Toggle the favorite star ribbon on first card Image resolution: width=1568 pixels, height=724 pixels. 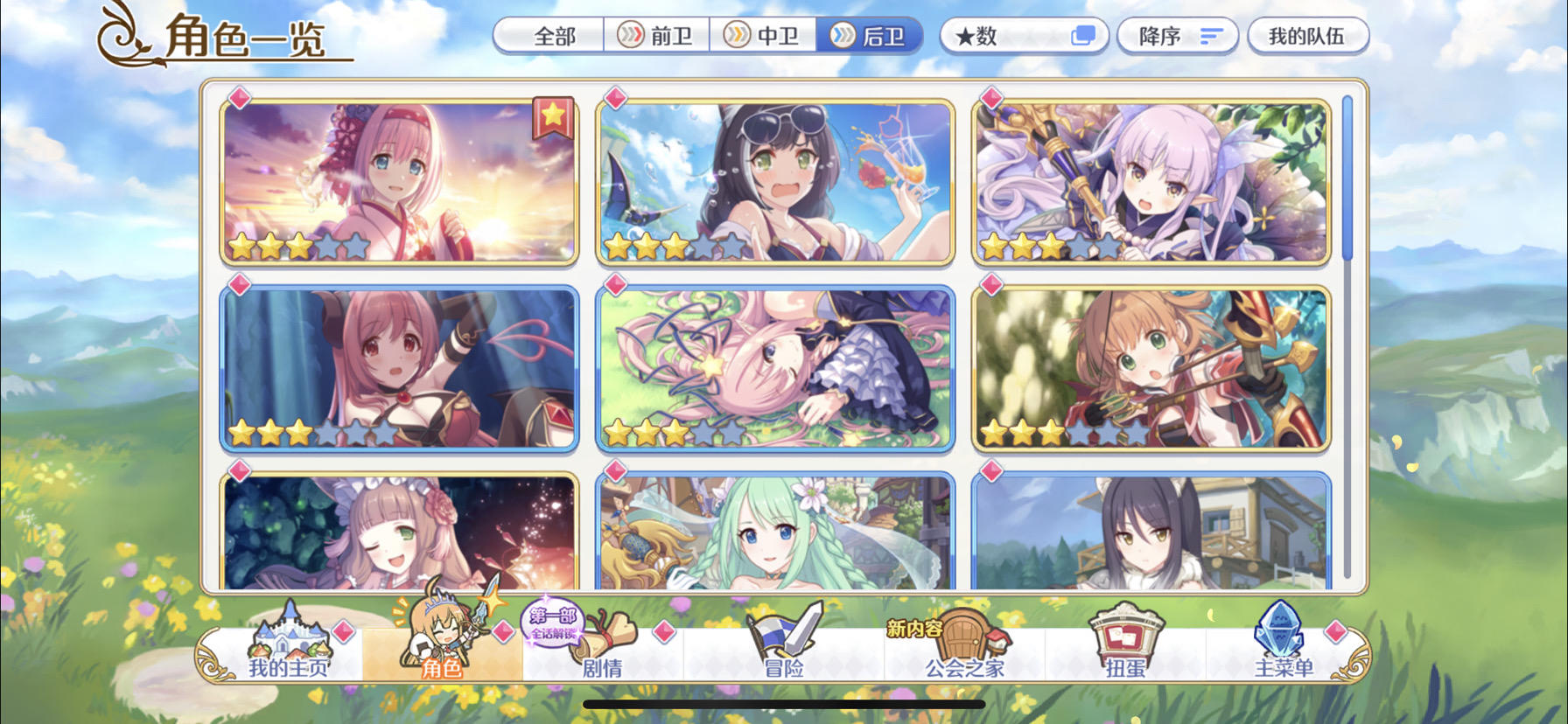pos(552,114)
